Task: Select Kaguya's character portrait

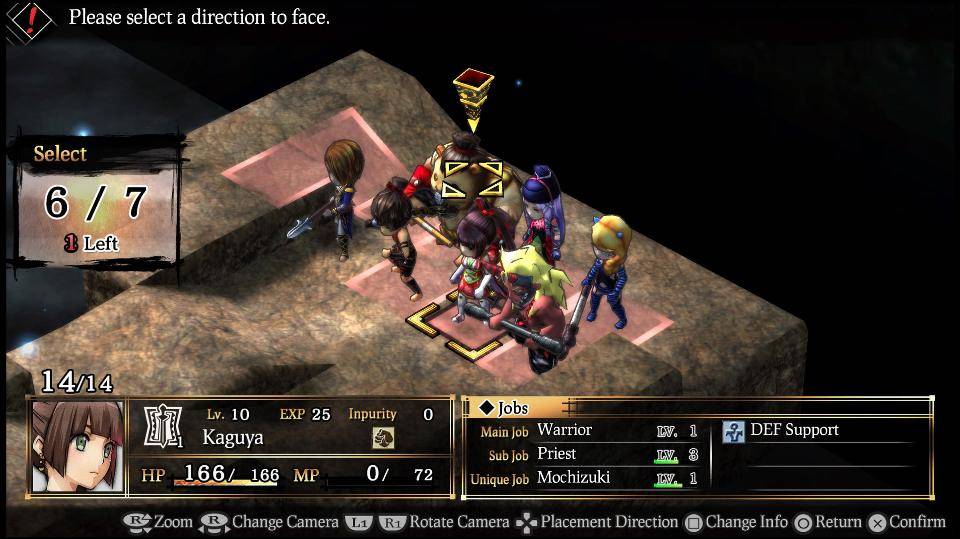Action: 78,447
